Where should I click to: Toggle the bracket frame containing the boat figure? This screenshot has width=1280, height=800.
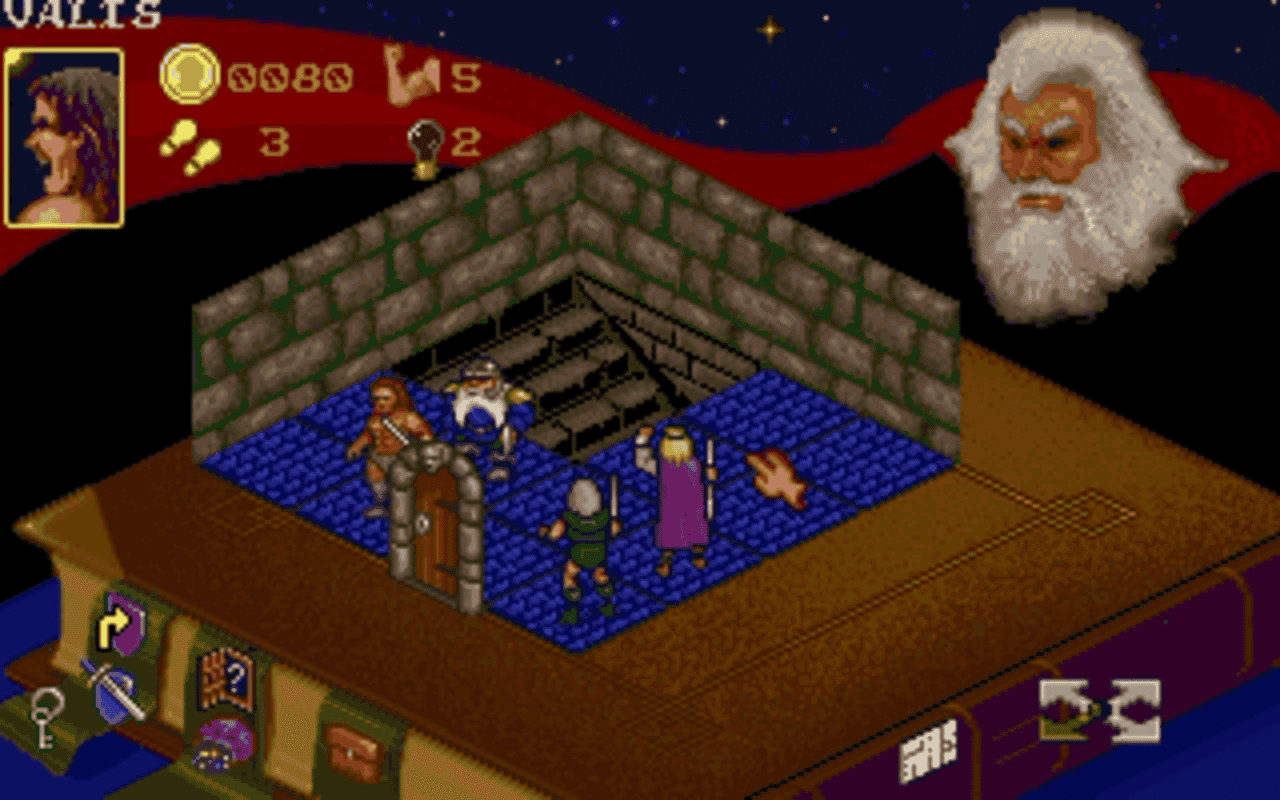1063,710
